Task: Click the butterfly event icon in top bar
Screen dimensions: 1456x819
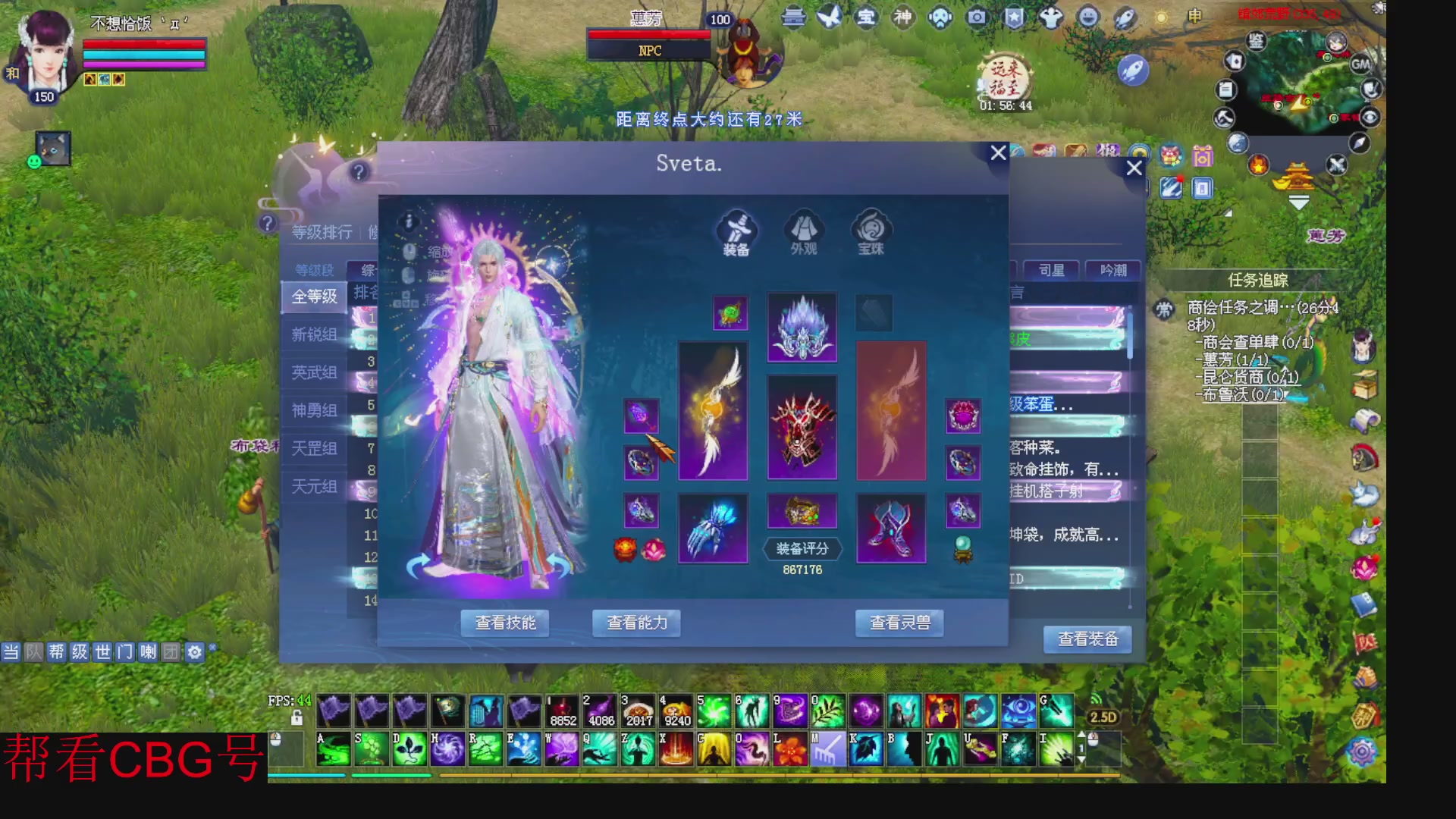Action: coord(829,17)
